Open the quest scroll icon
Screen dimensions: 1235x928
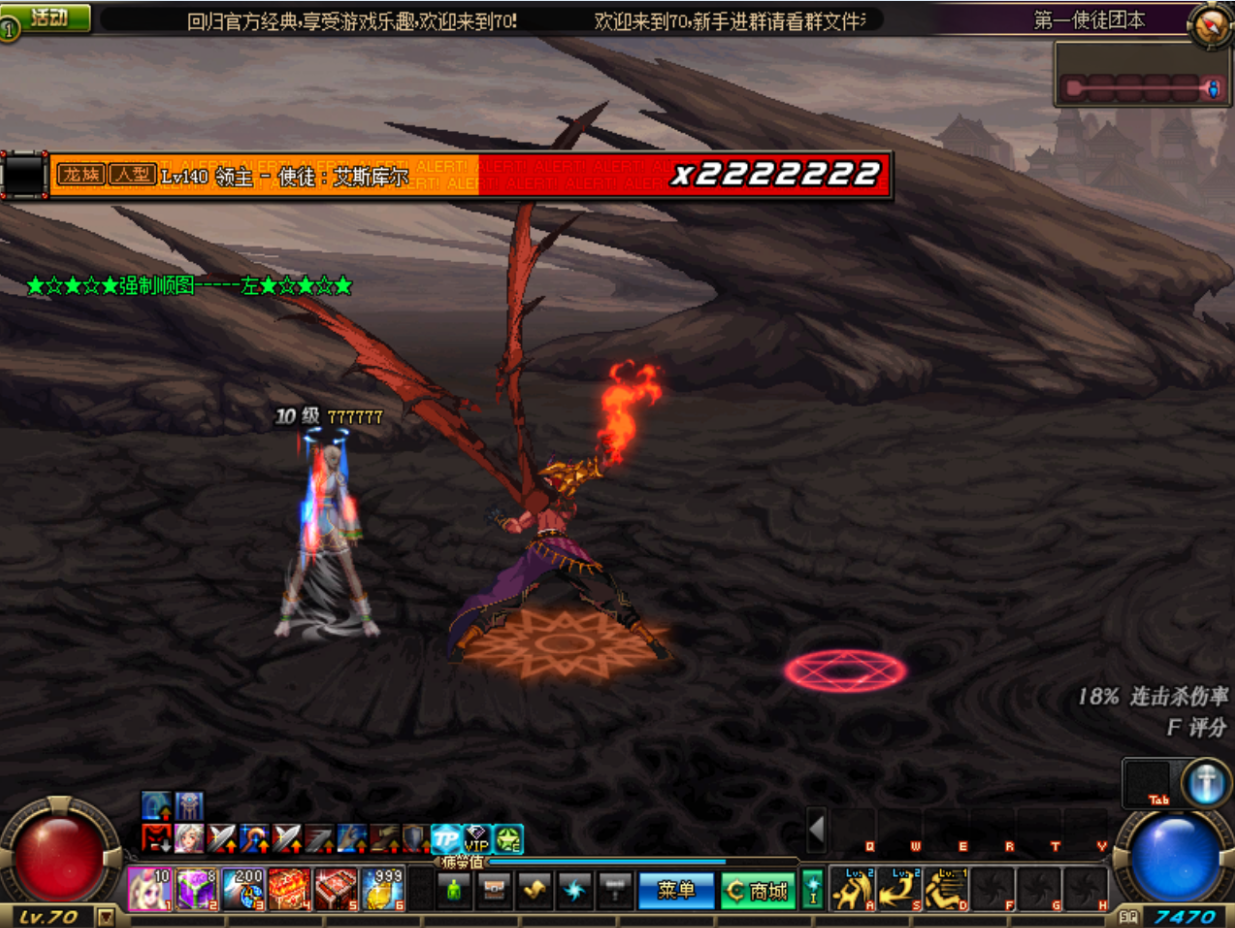coord(535,889)
